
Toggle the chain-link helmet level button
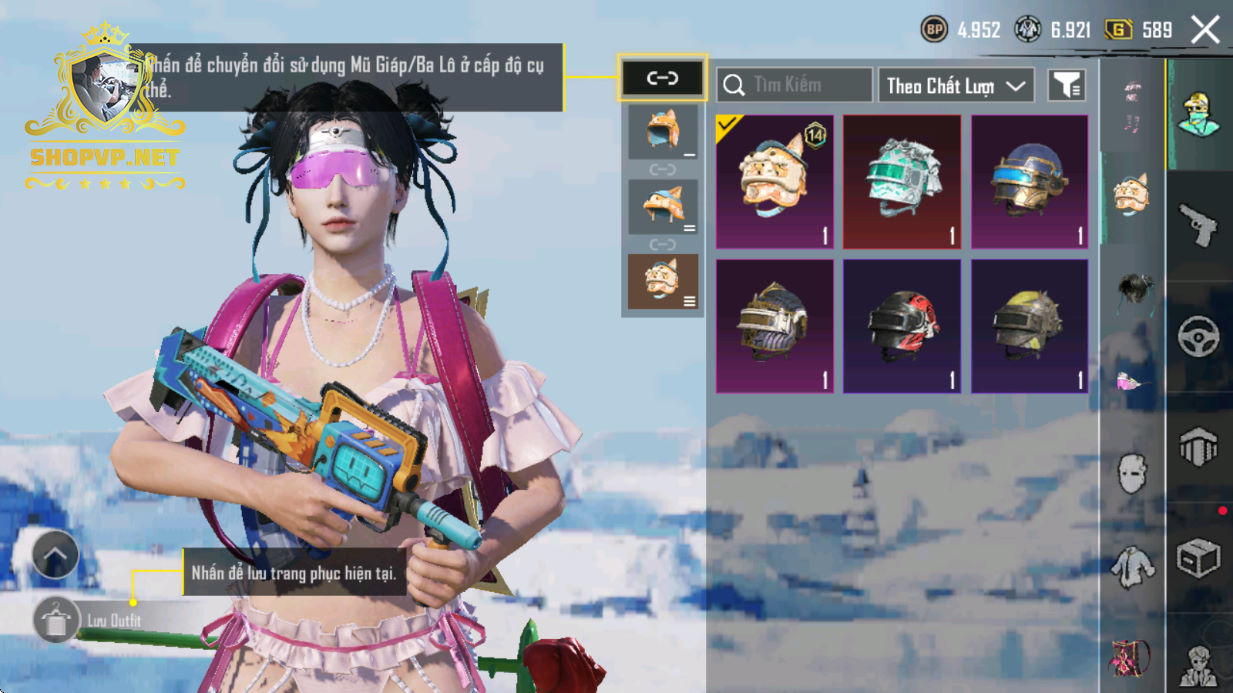click(662, 78)
